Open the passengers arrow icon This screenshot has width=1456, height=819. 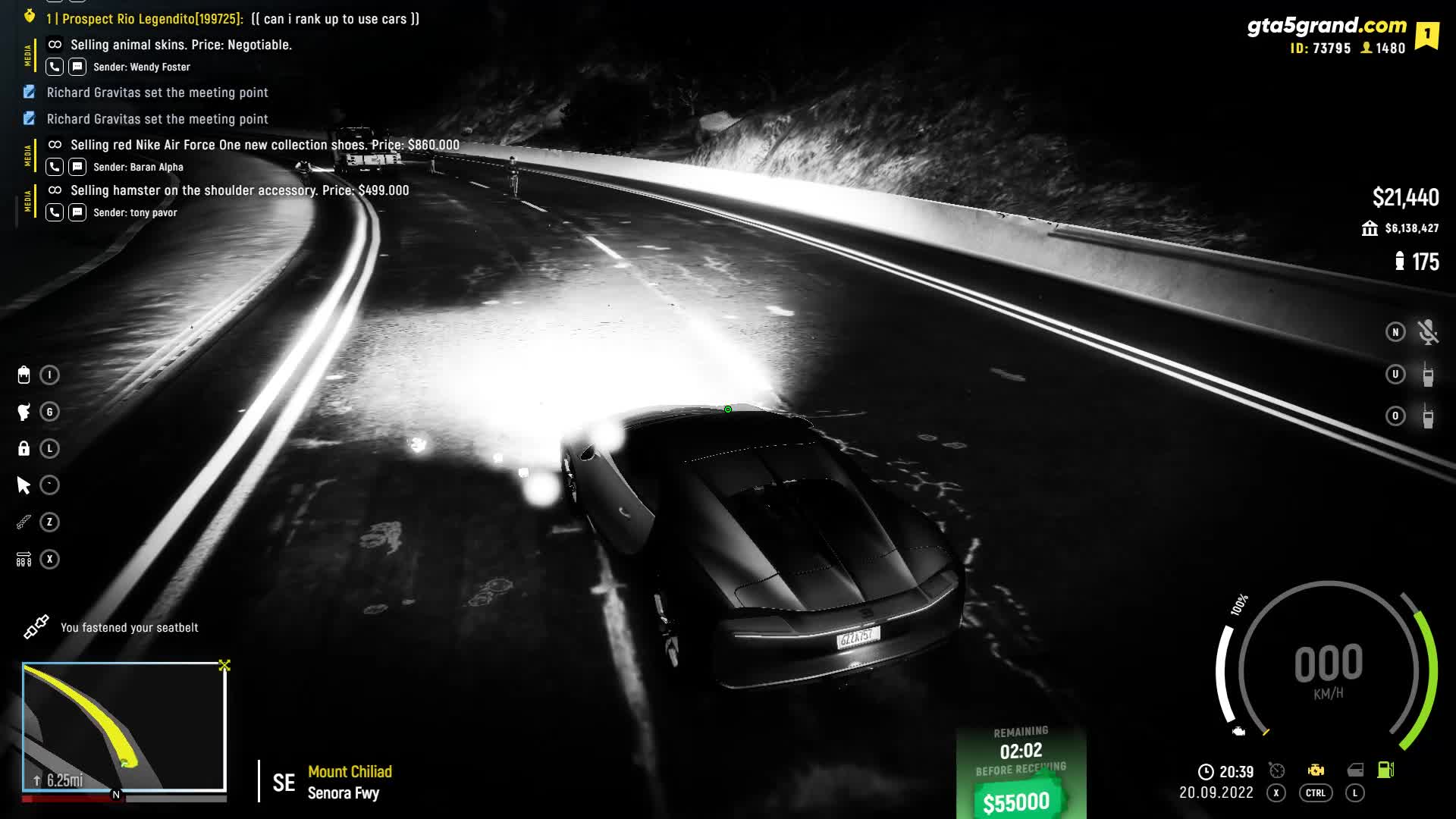(x=24, y=560)
